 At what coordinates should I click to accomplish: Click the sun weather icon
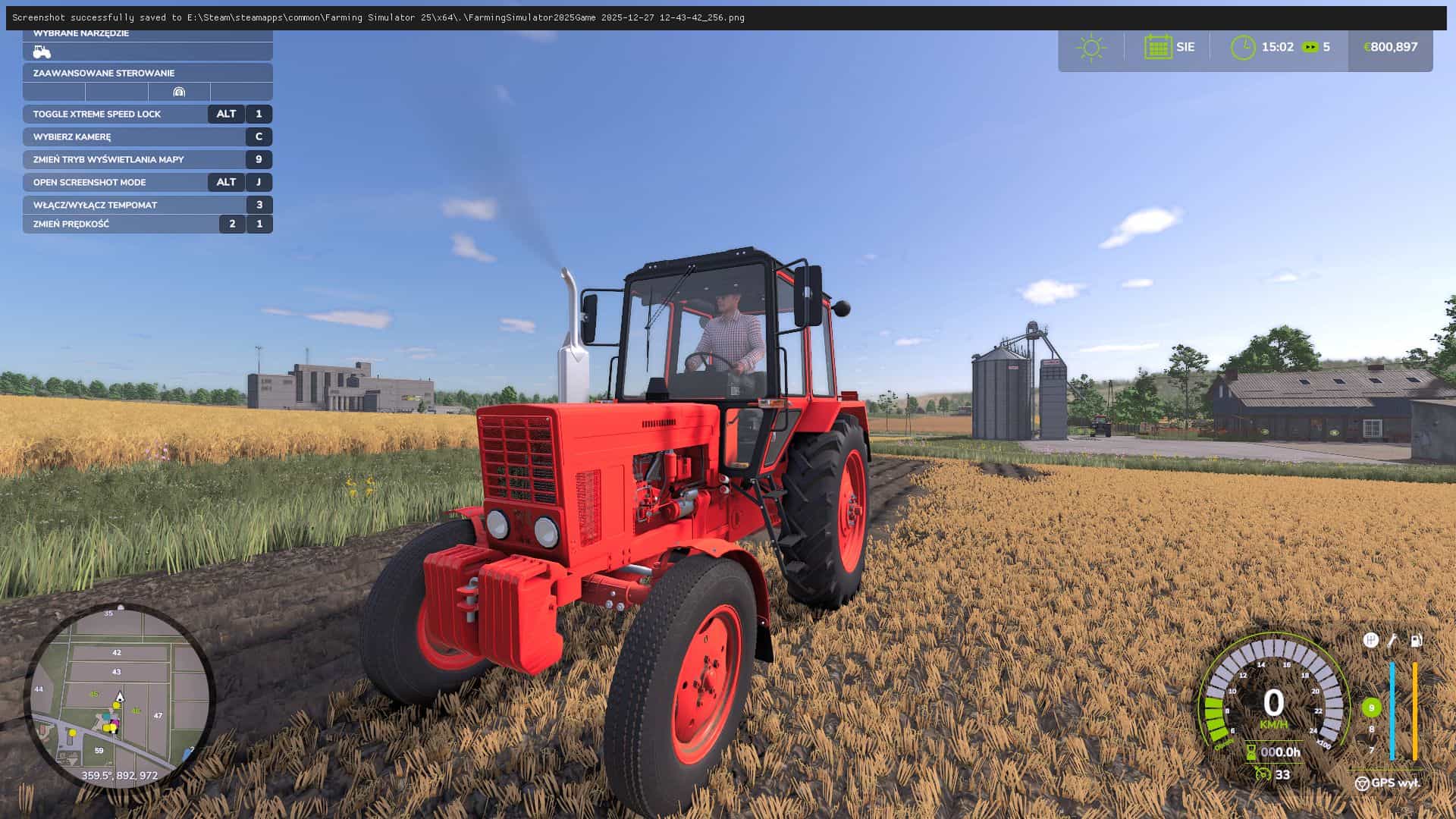coord(1092,47)
